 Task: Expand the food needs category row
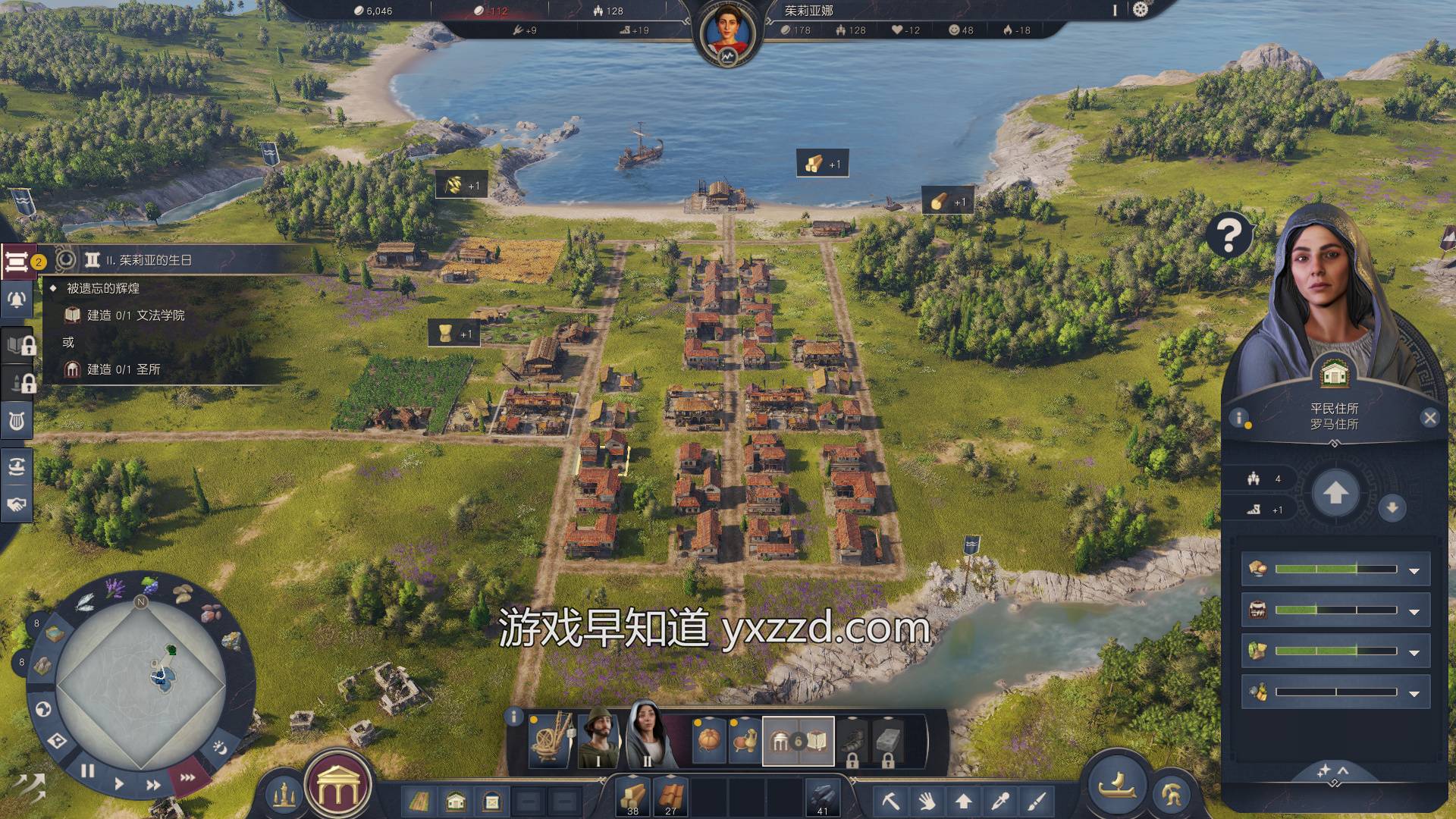pos(1414,570)
